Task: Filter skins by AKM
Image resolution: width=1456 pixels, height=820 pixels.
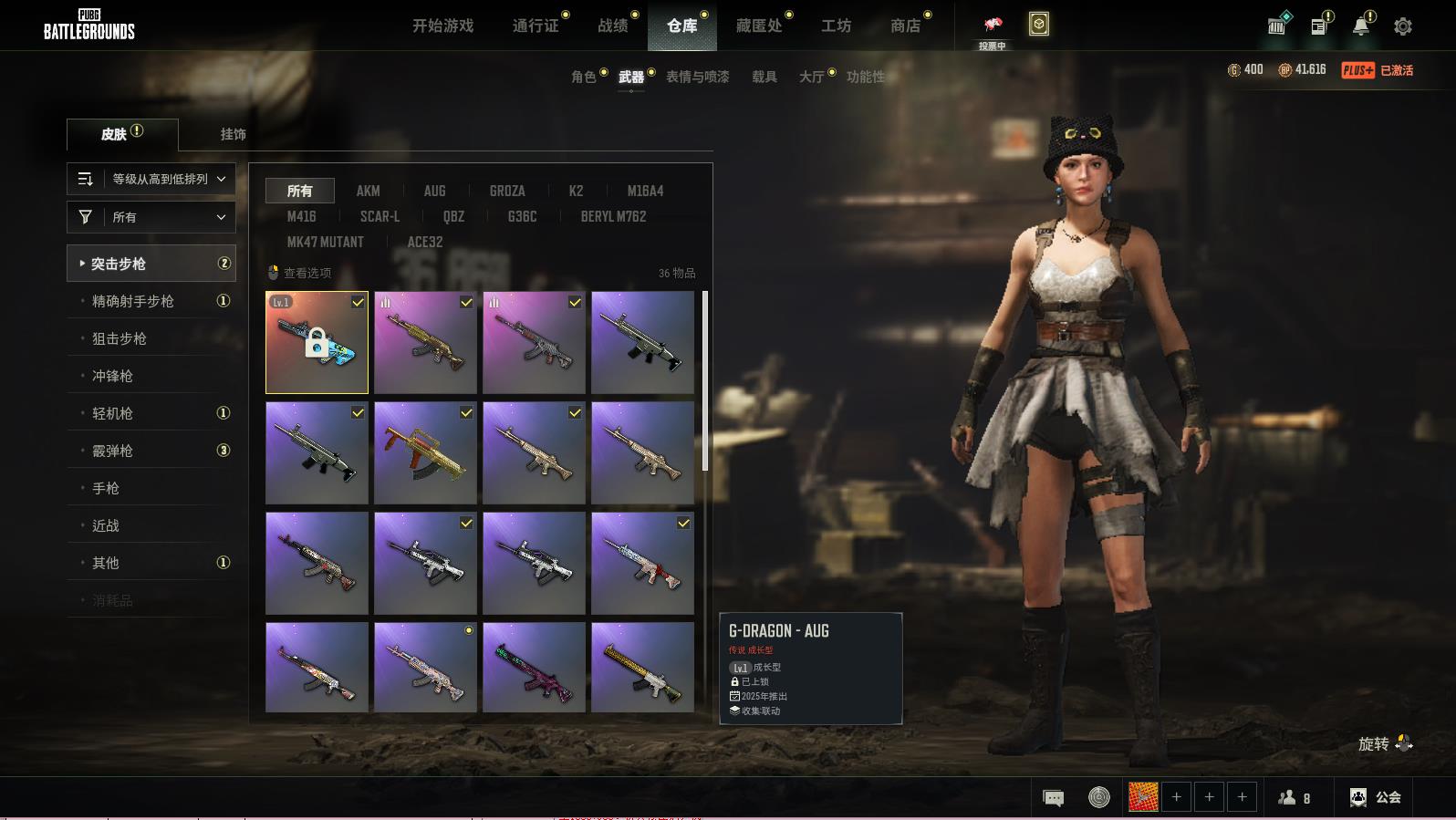Action: click(368, 191)
